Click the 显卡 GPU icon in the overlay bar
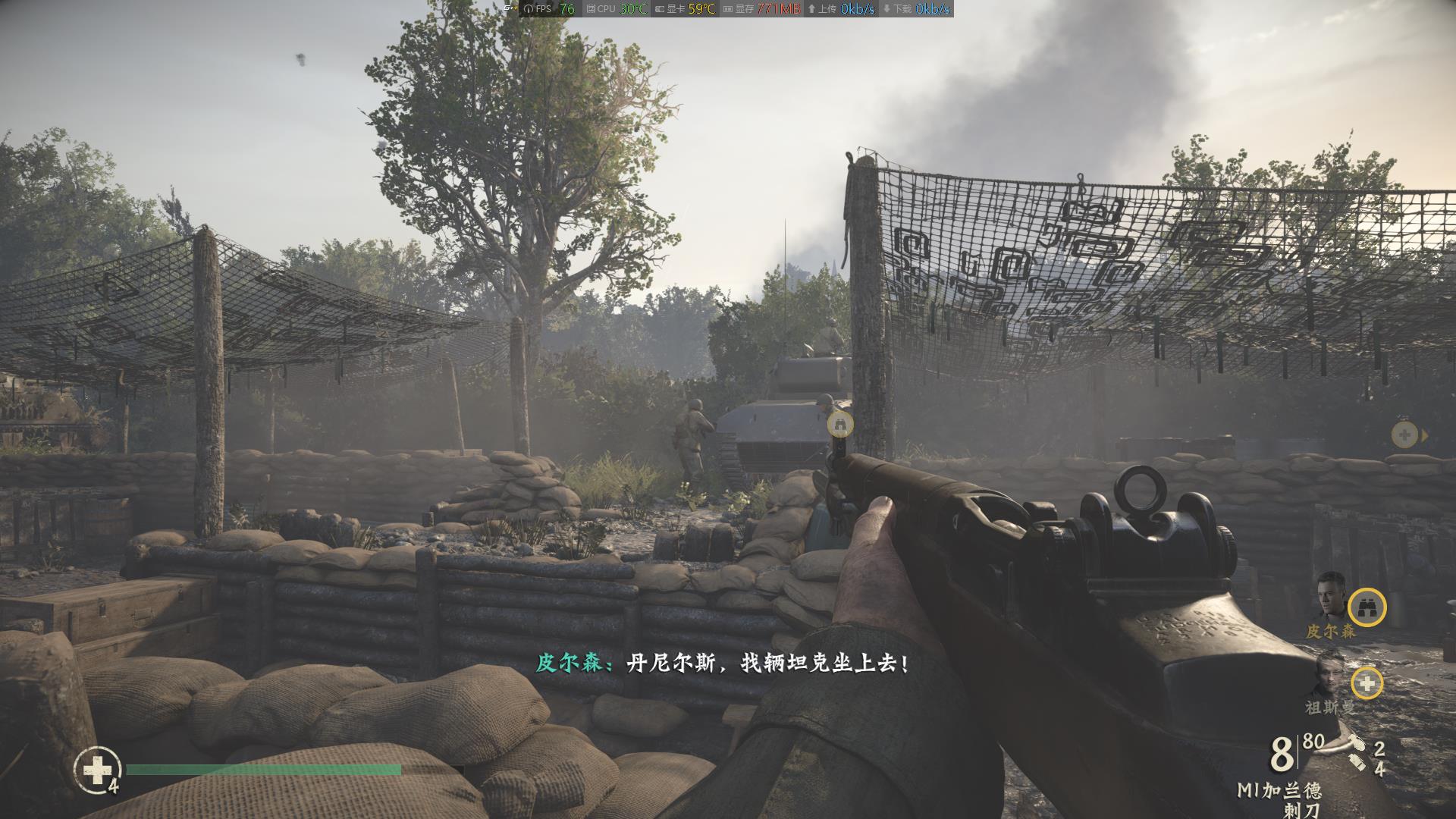The width and height of the screenshot is (1456, 819). (x=658, y=10)
